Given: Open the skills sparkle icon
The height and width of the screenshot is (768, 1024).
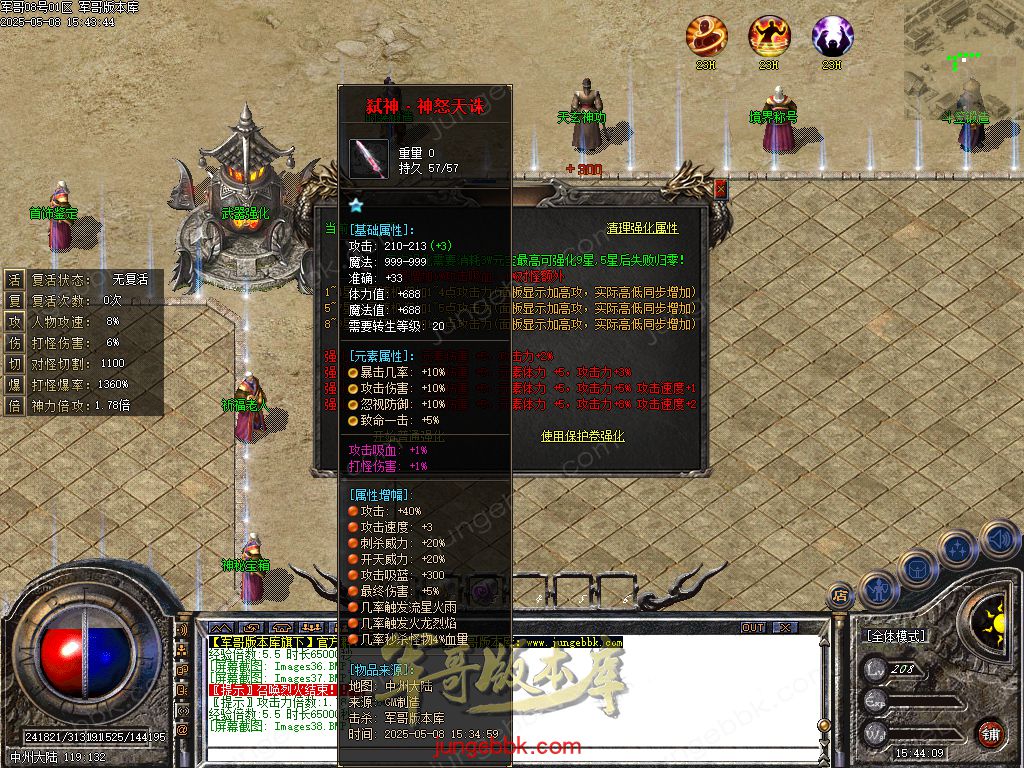Looking at the screenshot, I should click(x=957, y=548).
